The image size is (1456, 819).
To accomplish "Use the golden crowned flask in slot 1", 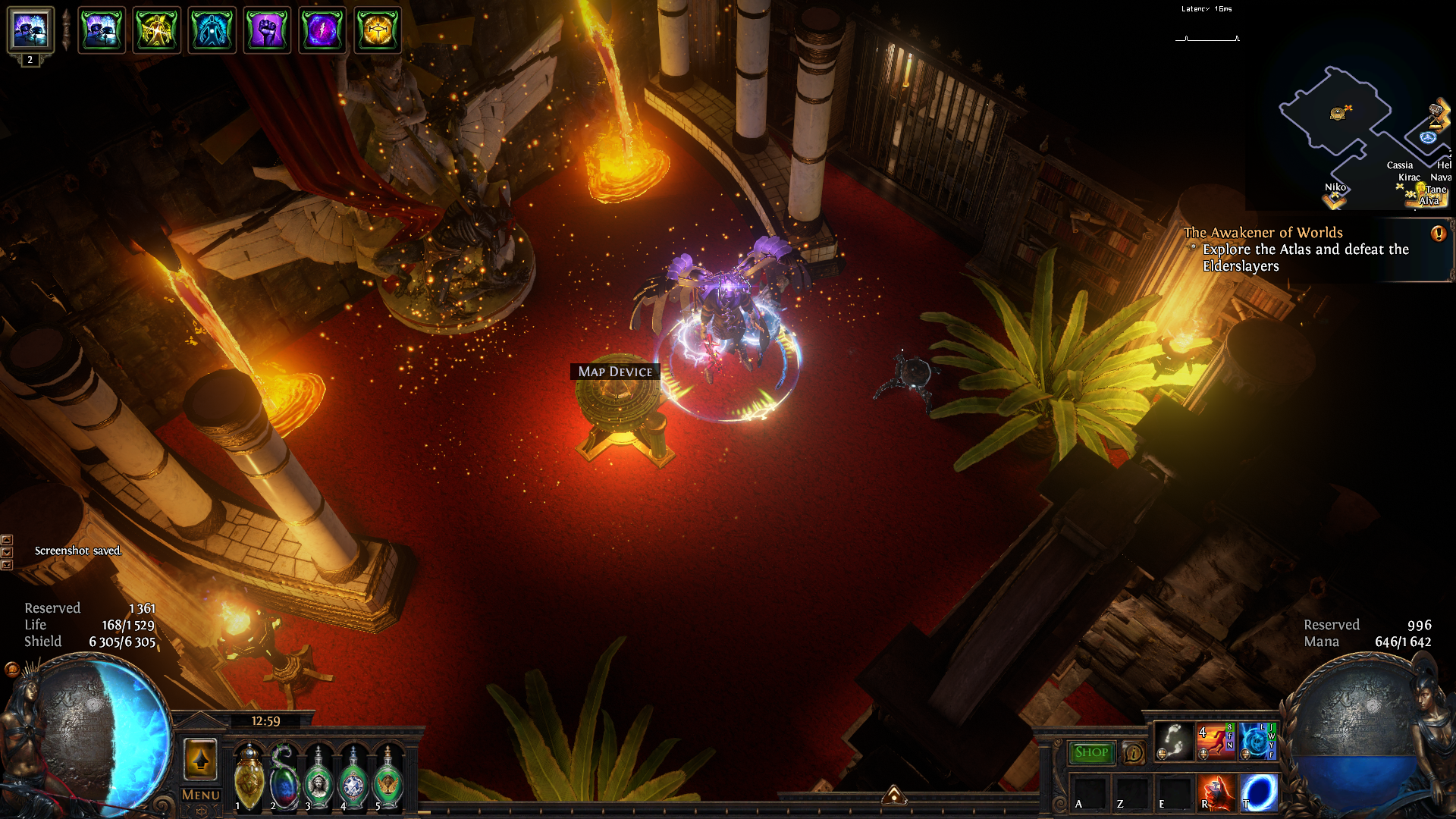I will pos(249,777).
